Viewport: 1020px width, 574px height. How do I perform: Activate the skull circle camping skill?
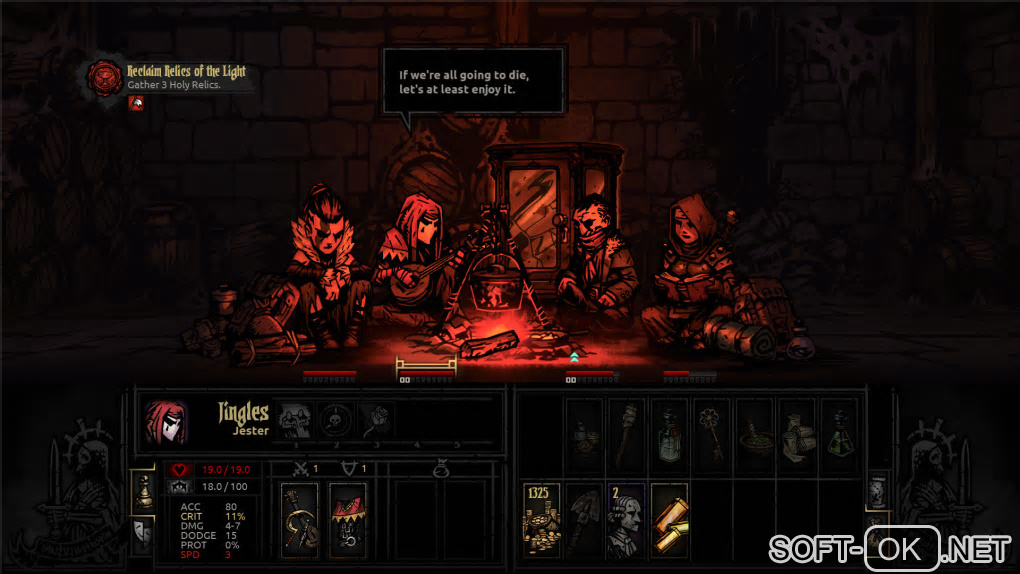pyautogui.click(x=333, y=422)
